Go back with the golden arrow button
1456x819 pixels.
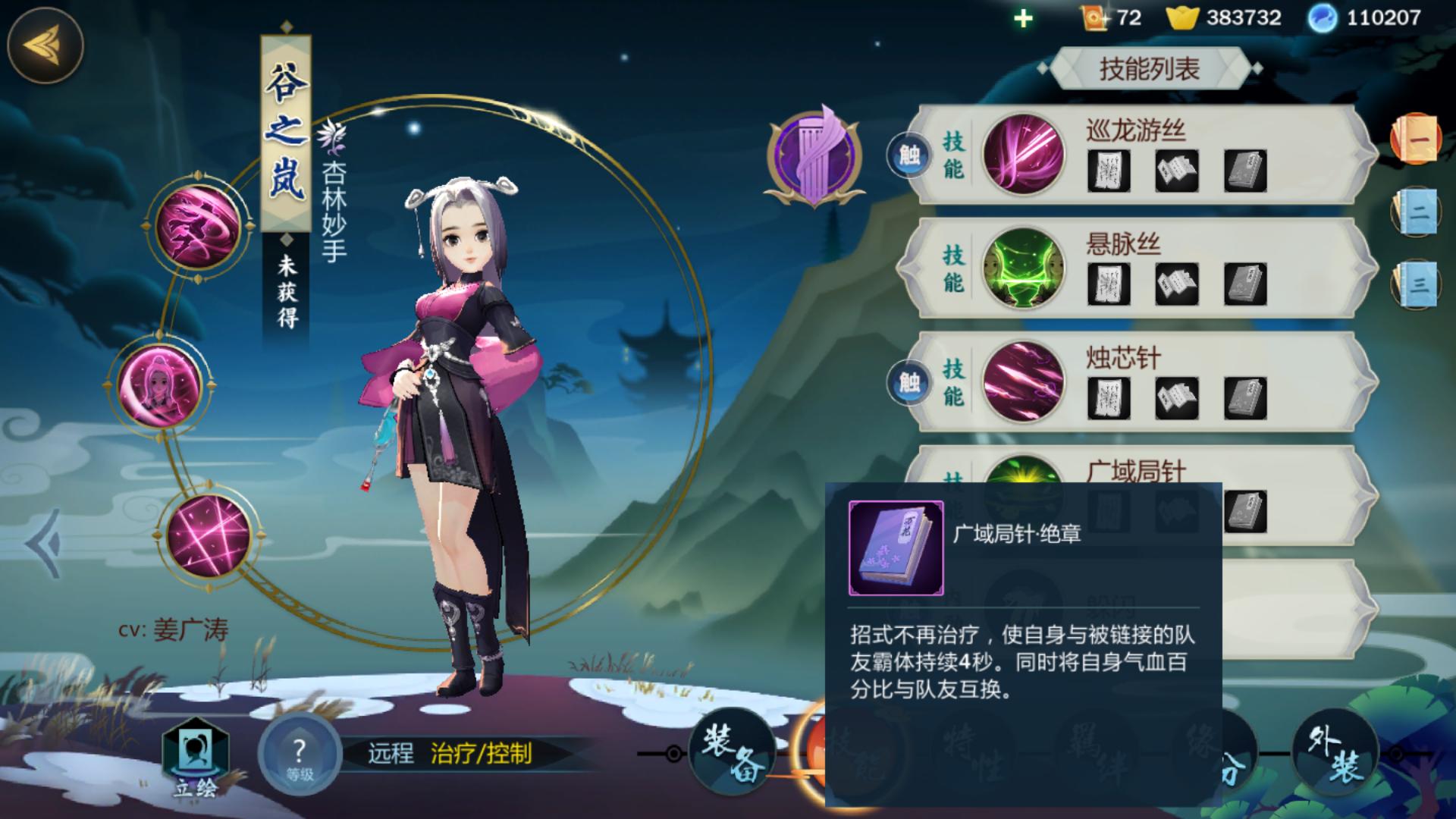(x=45, y=45)
